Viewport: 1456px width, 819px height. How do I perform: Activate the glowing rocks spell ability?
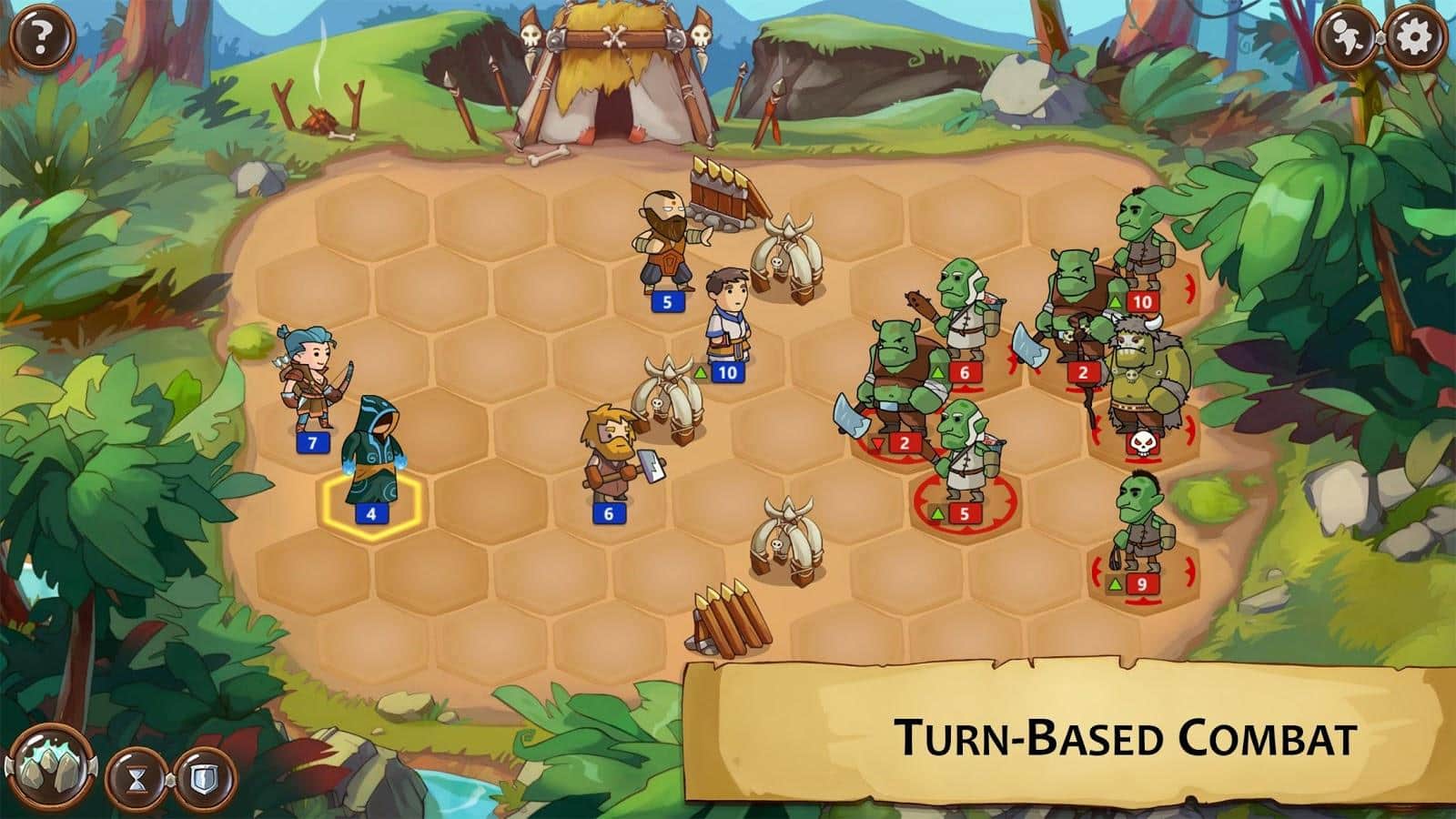pos(46,773)
